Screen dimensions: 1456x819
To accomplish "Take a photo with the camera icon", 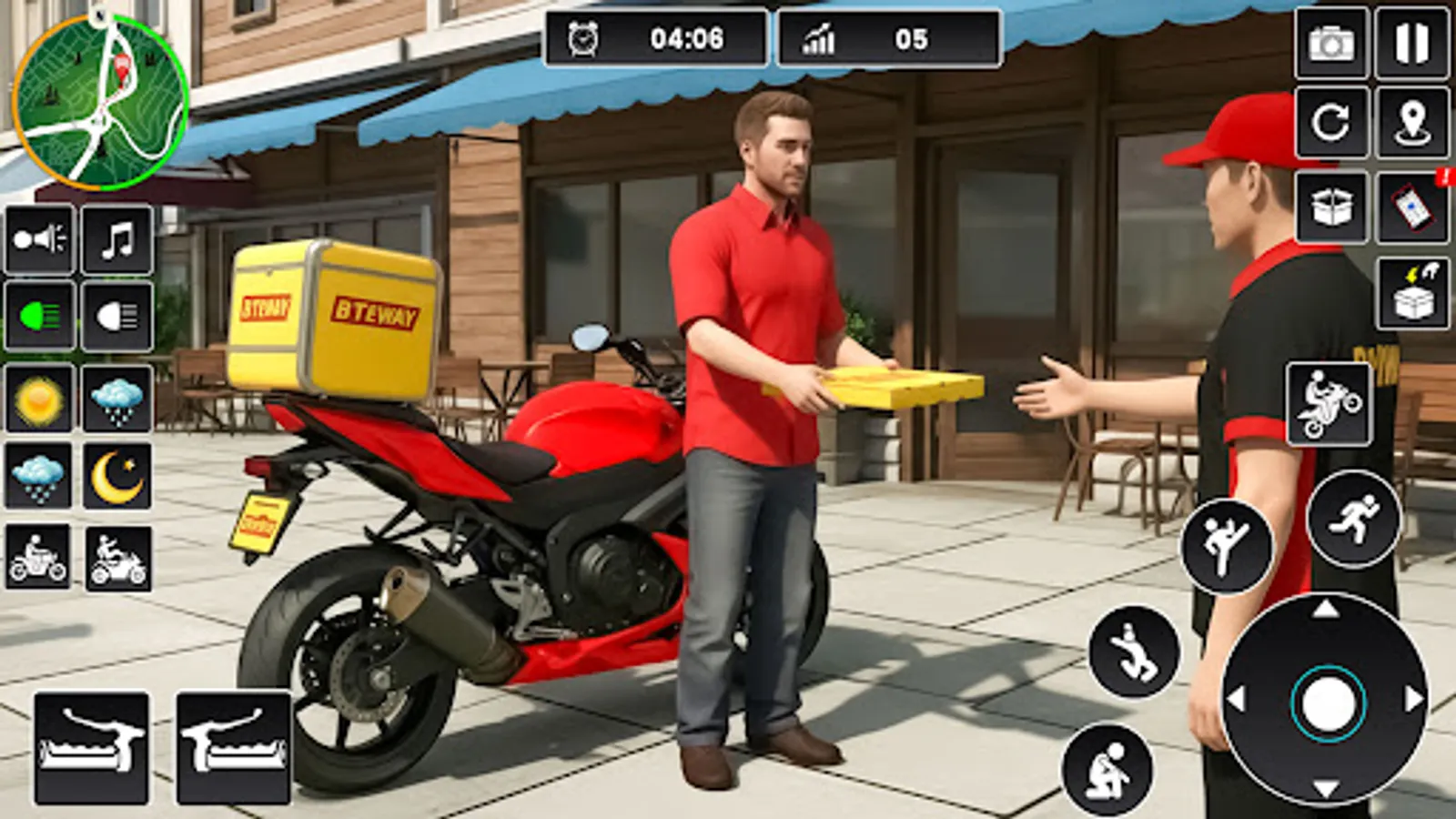I will tap(1332, 41).
